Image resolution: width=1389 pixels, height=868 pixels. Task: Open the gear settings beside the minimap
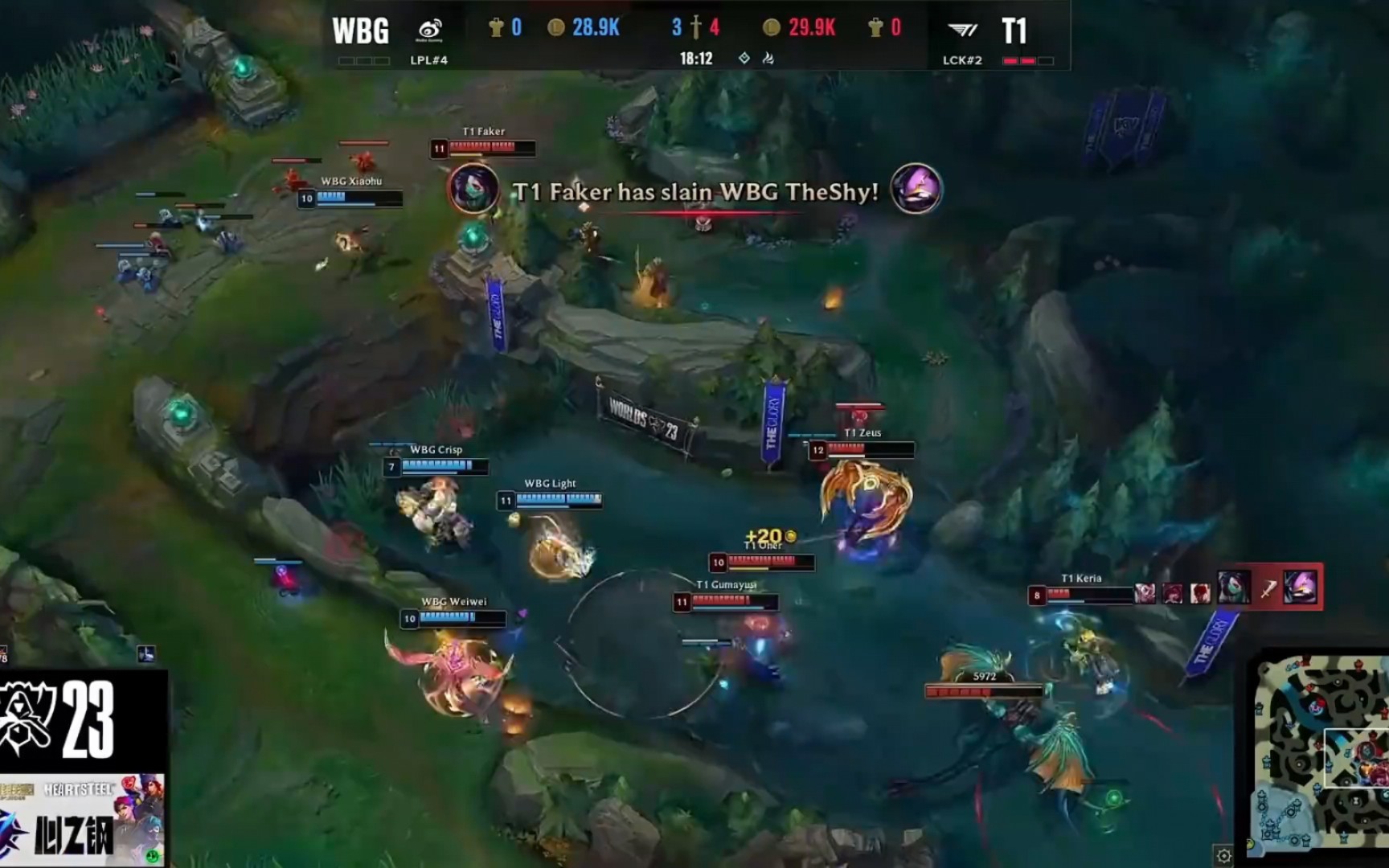coord(1223,855)
